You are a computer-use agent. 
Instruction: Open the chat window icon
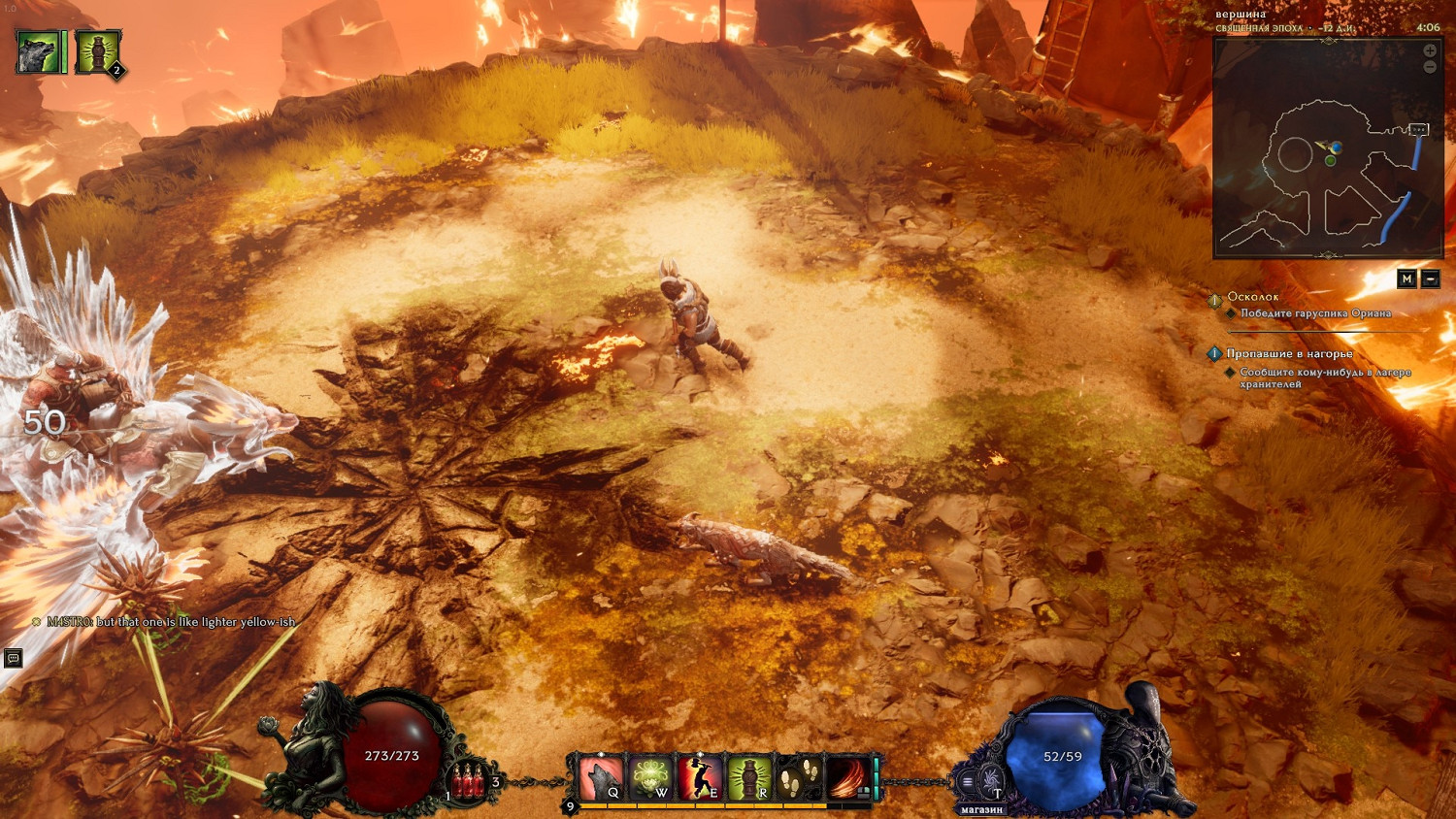[14, 658]
